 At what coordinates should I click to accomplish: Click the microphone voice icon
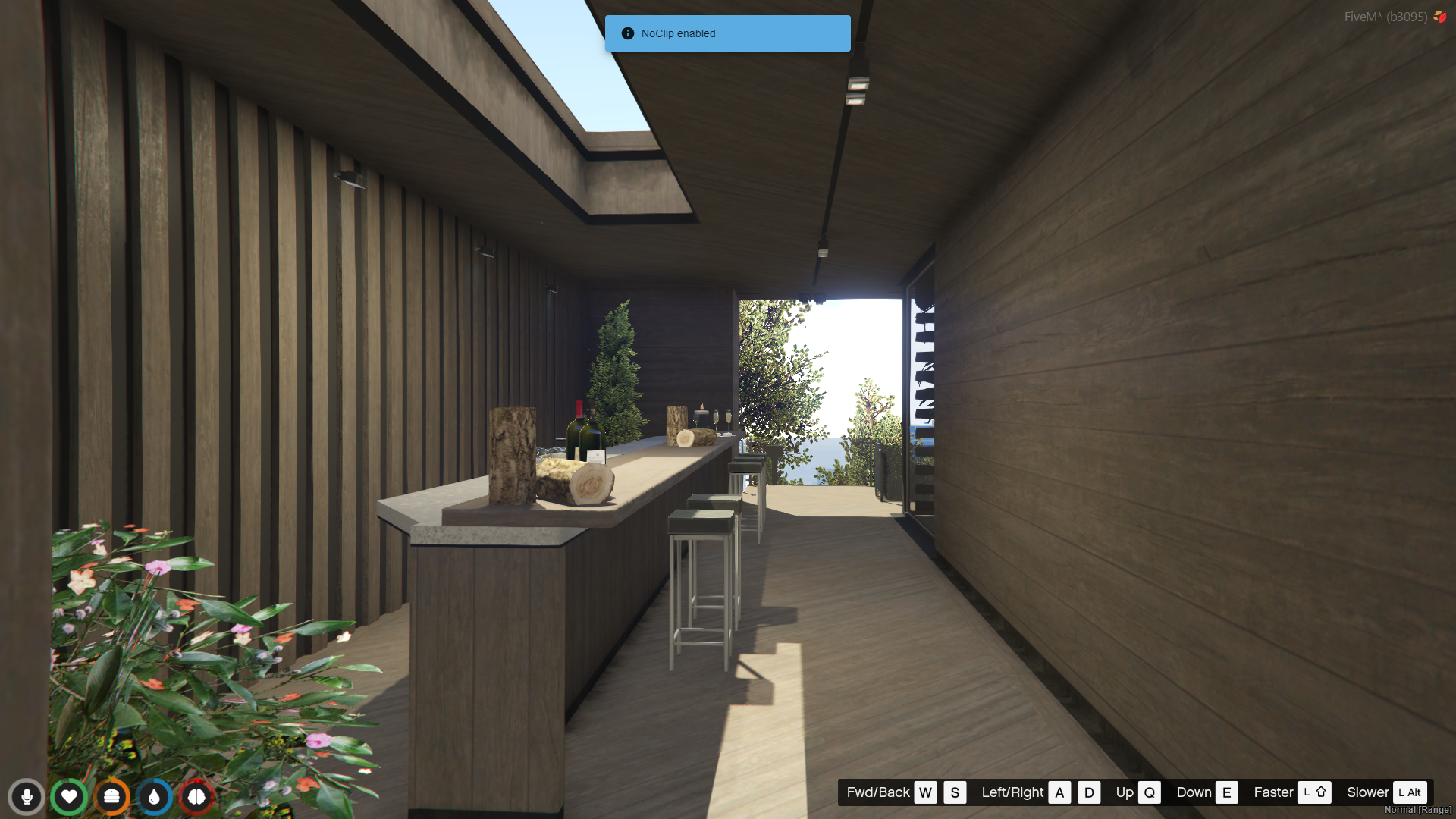pyautogui.click(x=27, y=796)
